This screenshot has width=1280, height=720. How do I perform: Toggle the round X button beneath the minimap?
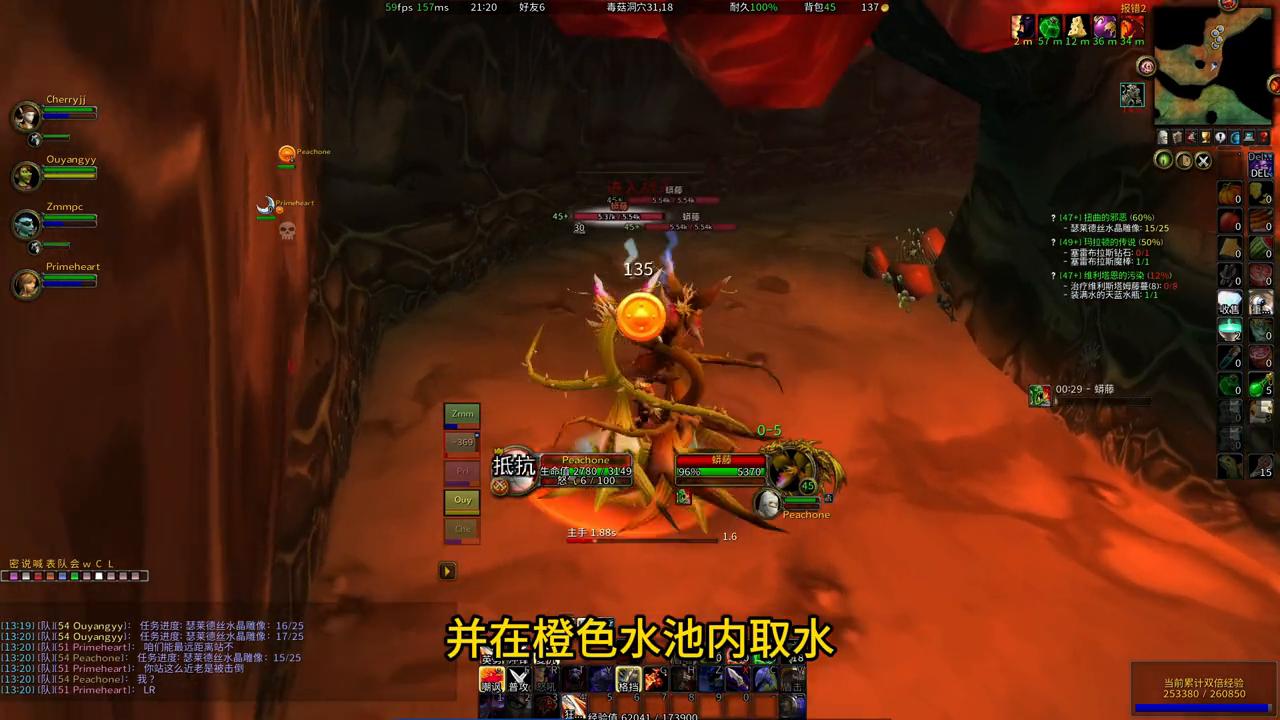[1203, 160]
